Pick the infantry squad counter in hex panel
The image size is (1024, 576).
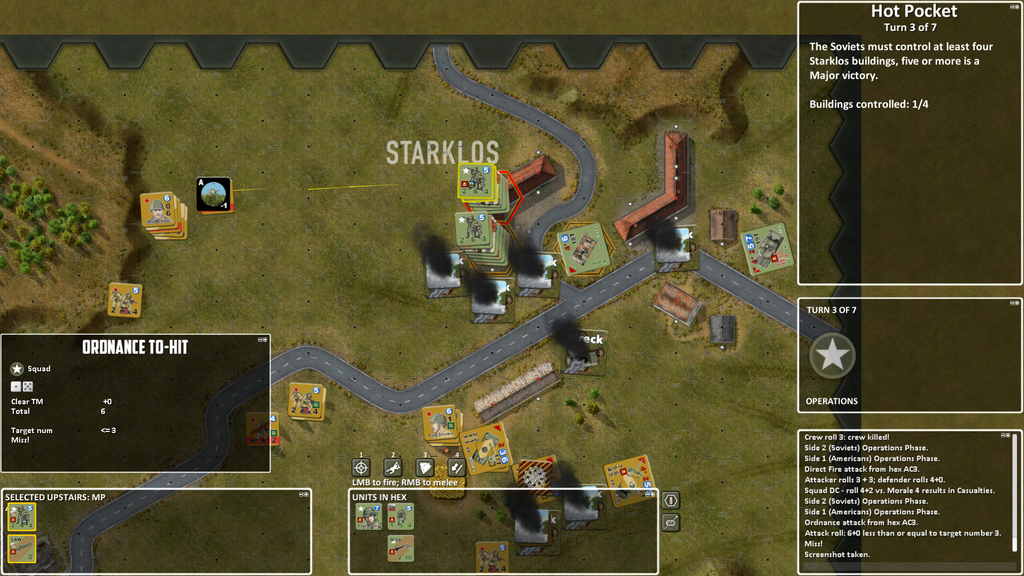pos(400,516)
